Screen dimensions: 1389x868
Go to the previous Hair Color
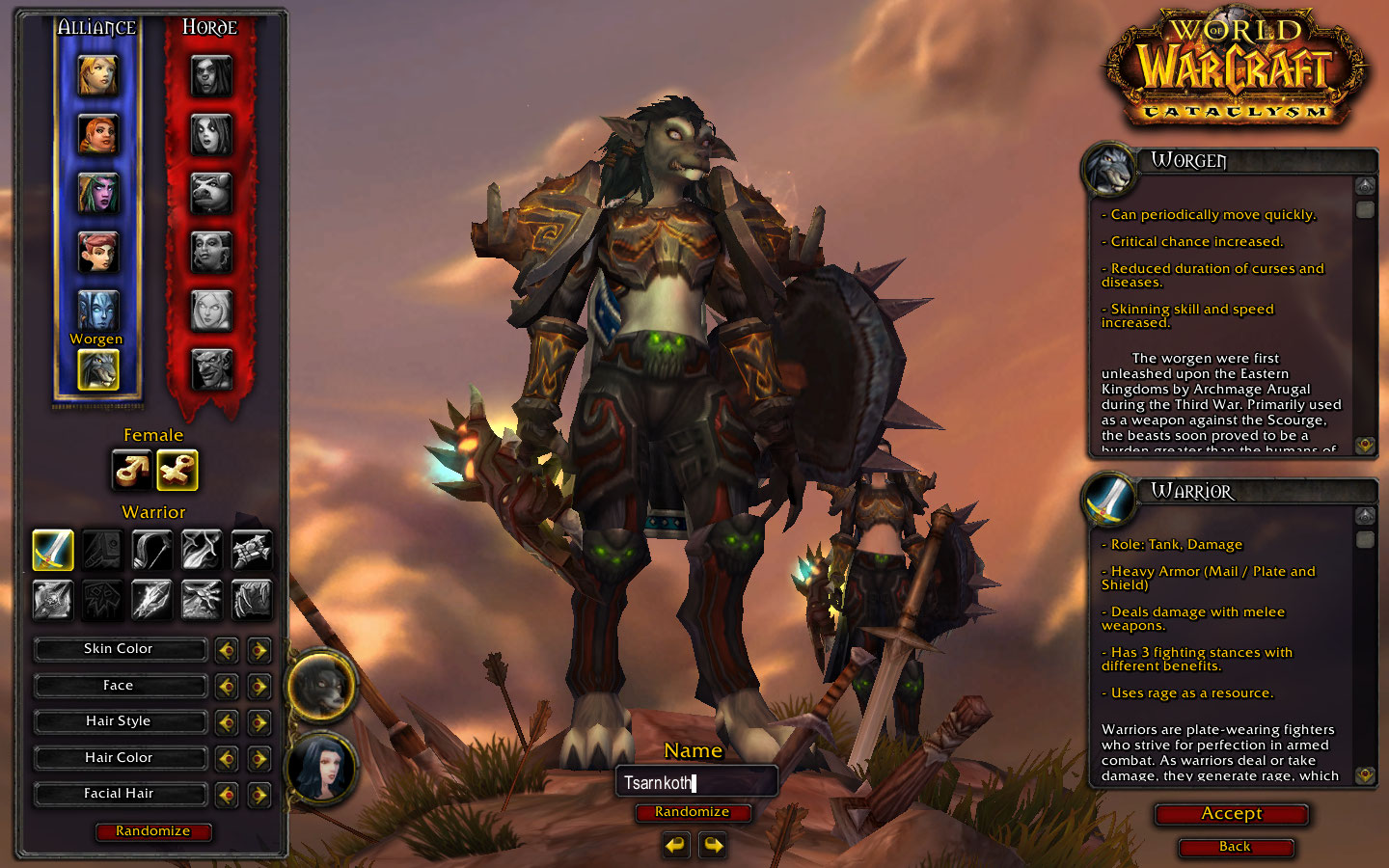tap(227, 759)
